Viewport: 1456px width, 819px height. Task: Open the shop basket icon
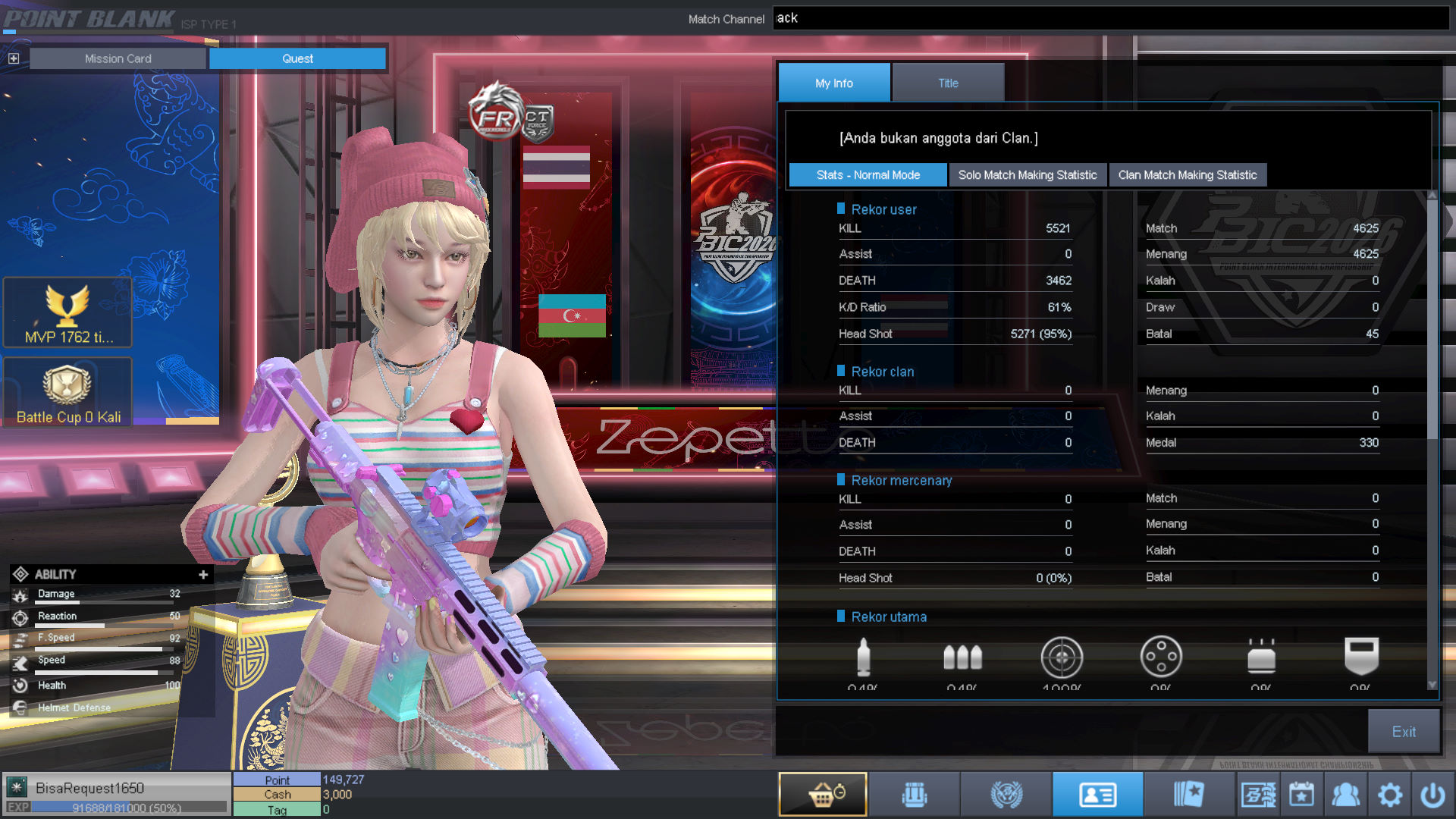click(x=823, y=794)
